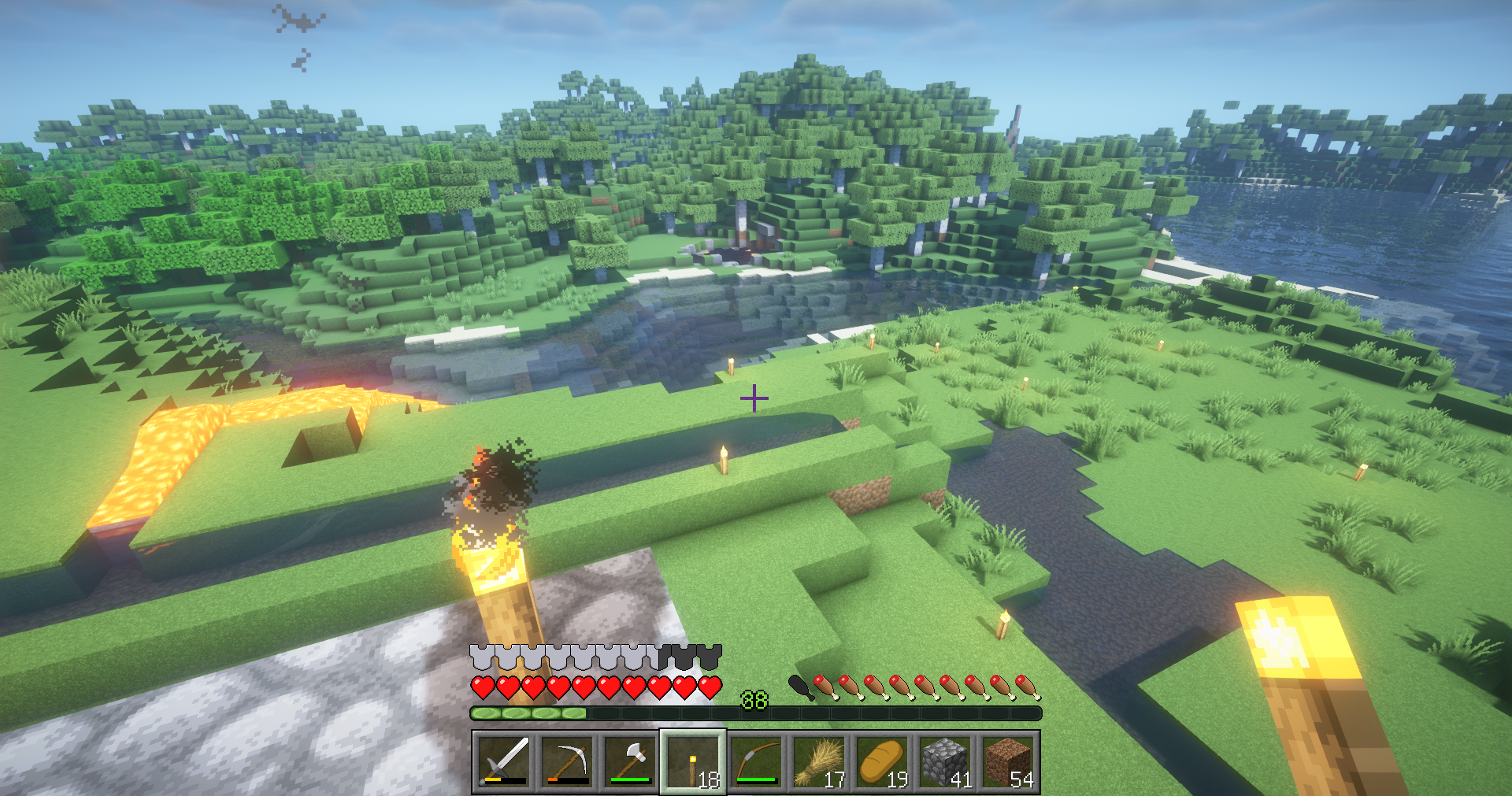Image resolution: width=1512 pixels, height=796 pixels.
Task: Click the wheat stack showing 17
Action: coord(819,760)
